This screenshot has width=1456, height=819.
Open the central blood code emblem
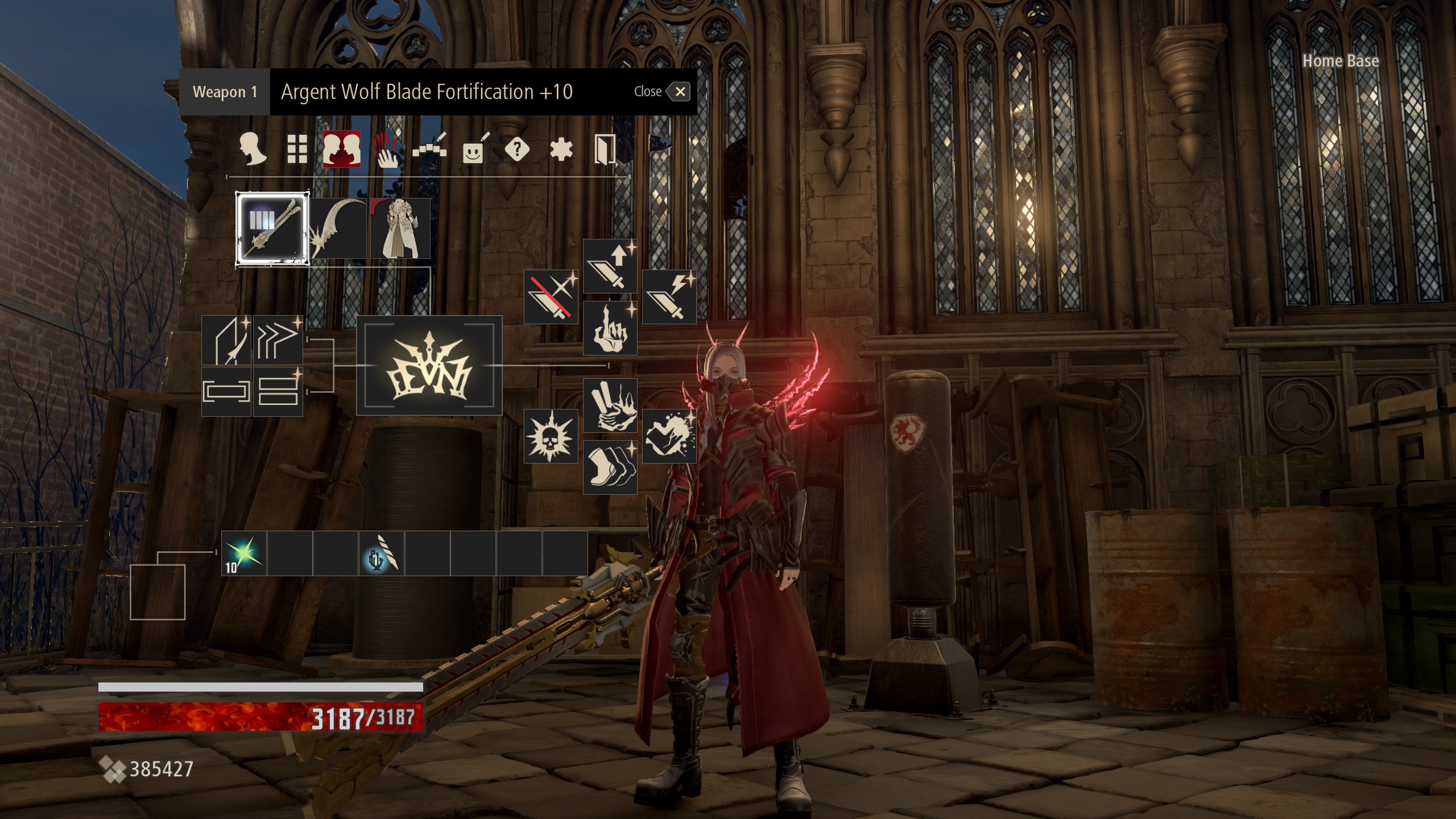(x=429, y=365)
